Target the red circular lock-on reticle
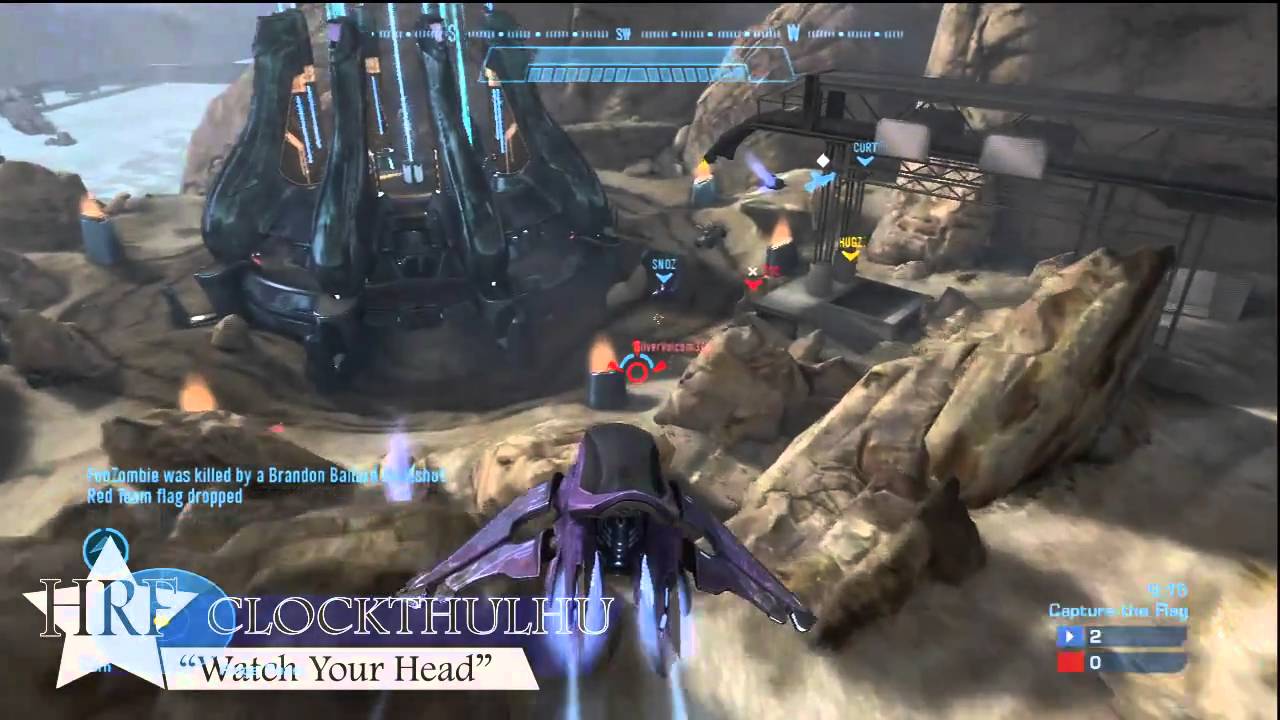 pyautogui.click(x=637, y=371)
